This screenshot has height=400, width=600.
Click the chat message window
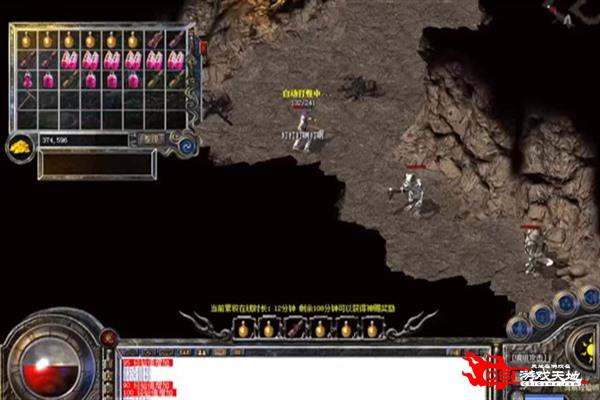(x=300, y=372)
